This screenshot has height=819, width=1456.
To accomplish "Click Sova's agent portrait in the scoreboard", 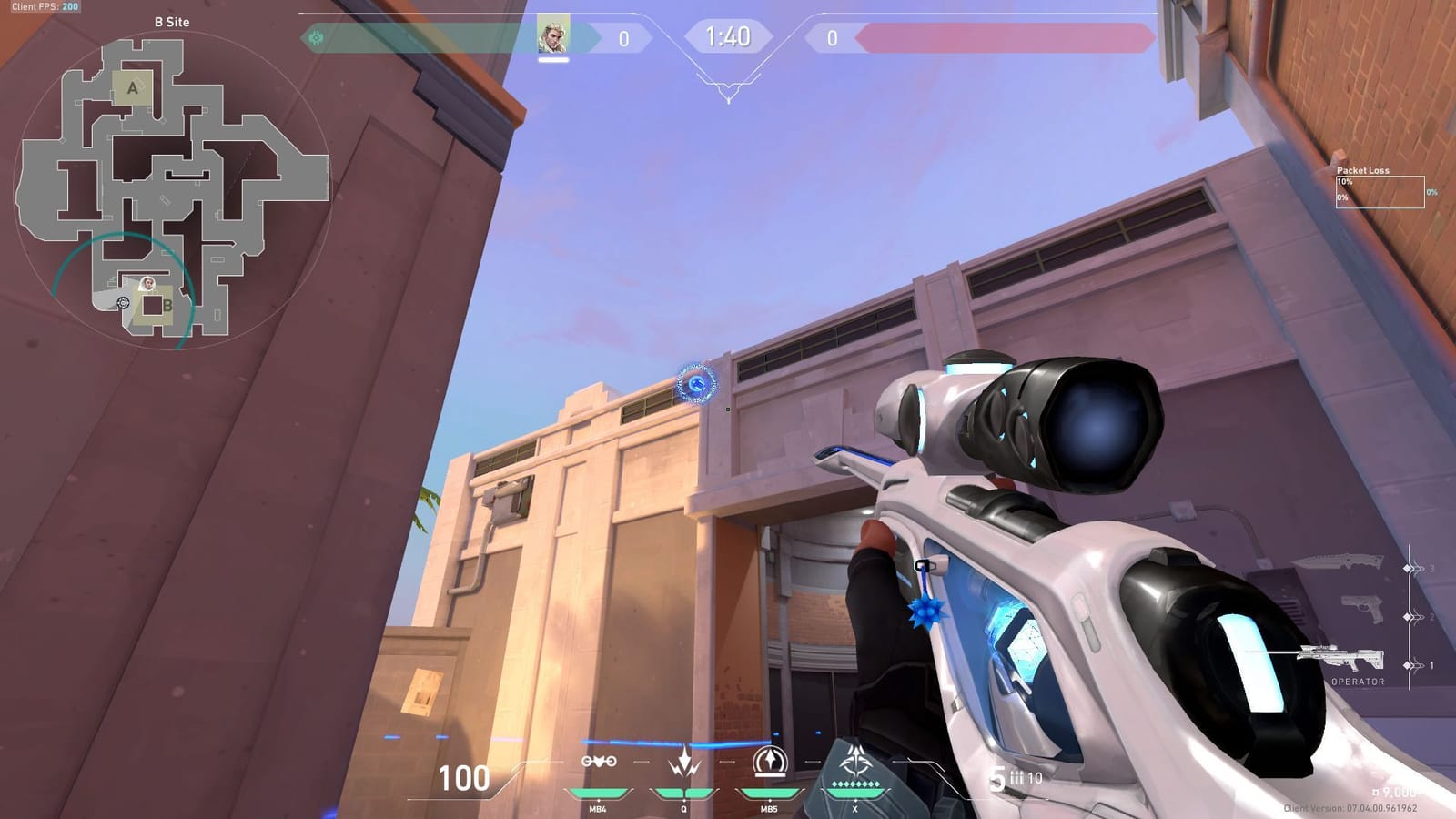I will coord(556,36).
